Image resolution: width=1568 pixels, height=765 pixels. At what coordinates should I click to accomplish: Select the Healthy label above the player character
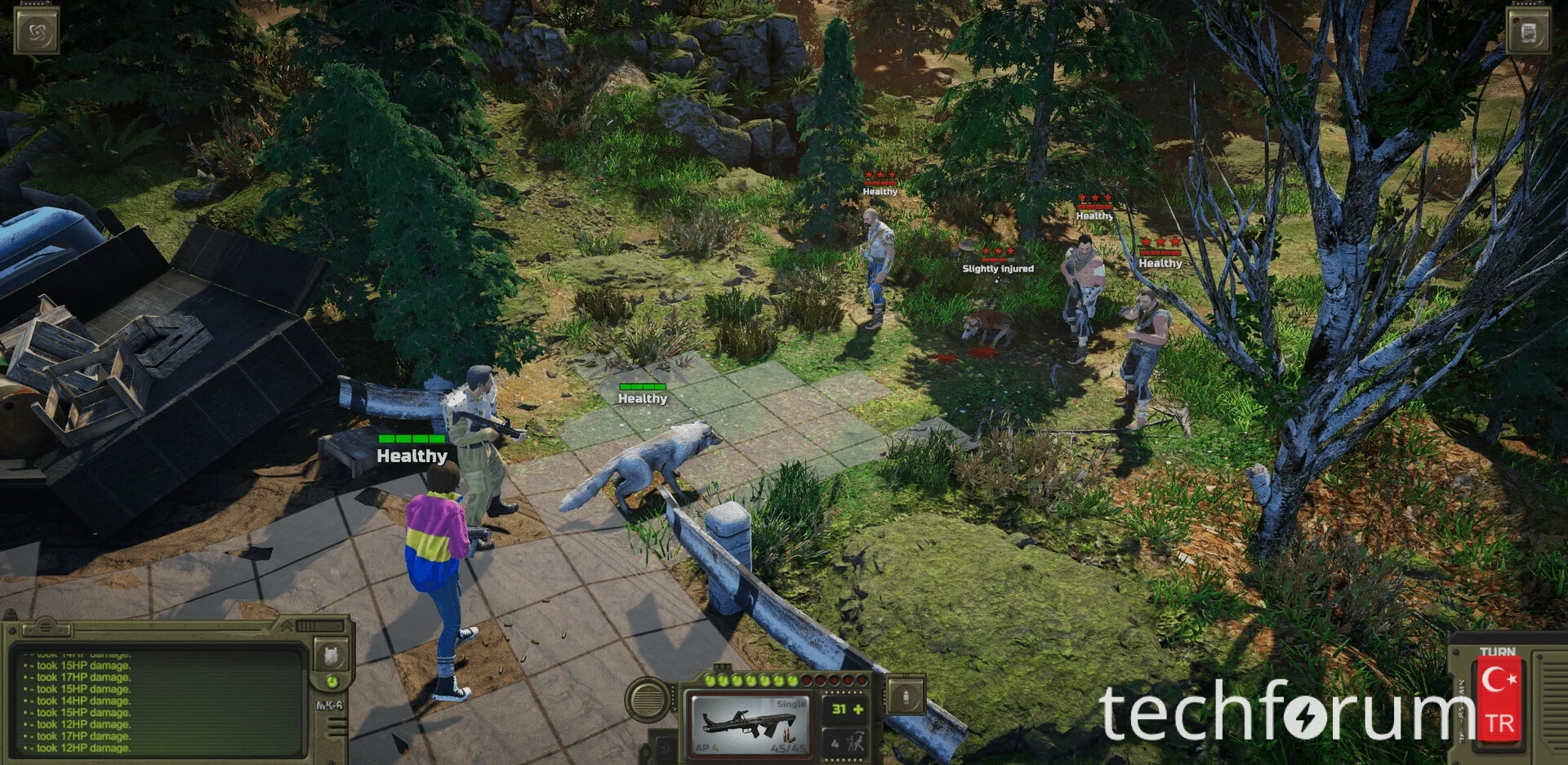pyautogui.click(x=412, y=456)
